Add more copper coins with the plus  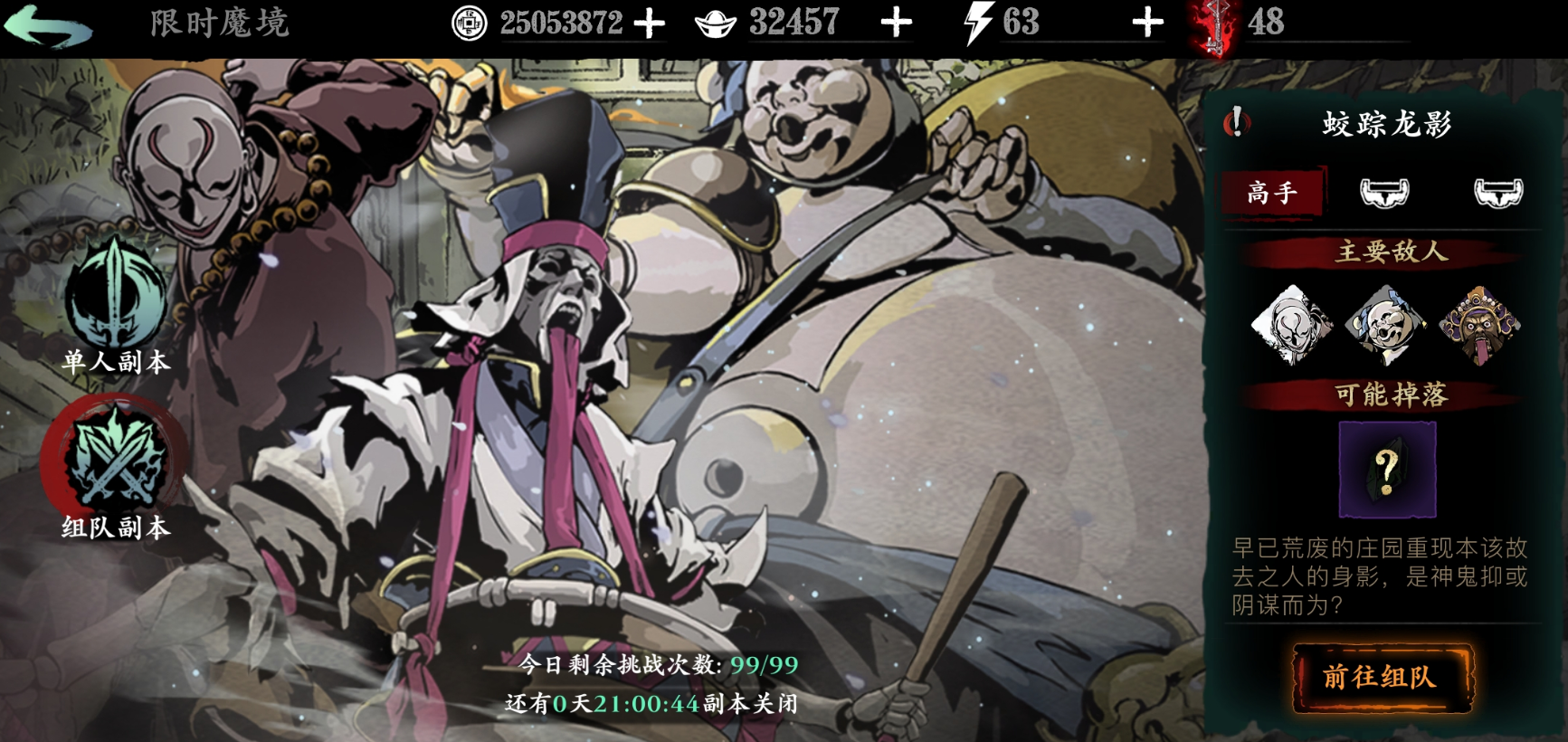pos(649,24)
